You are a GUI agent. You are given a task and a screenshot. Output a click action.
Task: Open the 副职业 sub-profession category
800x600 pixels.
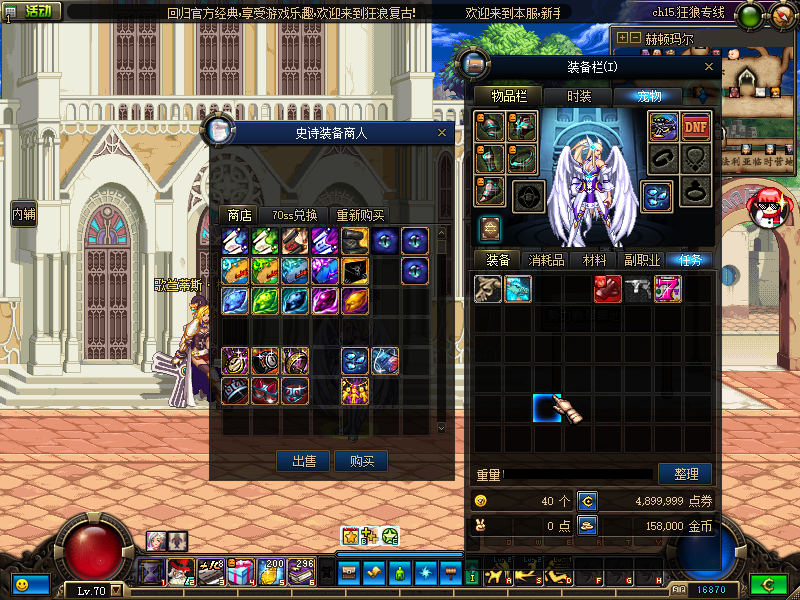coord(642,260)
